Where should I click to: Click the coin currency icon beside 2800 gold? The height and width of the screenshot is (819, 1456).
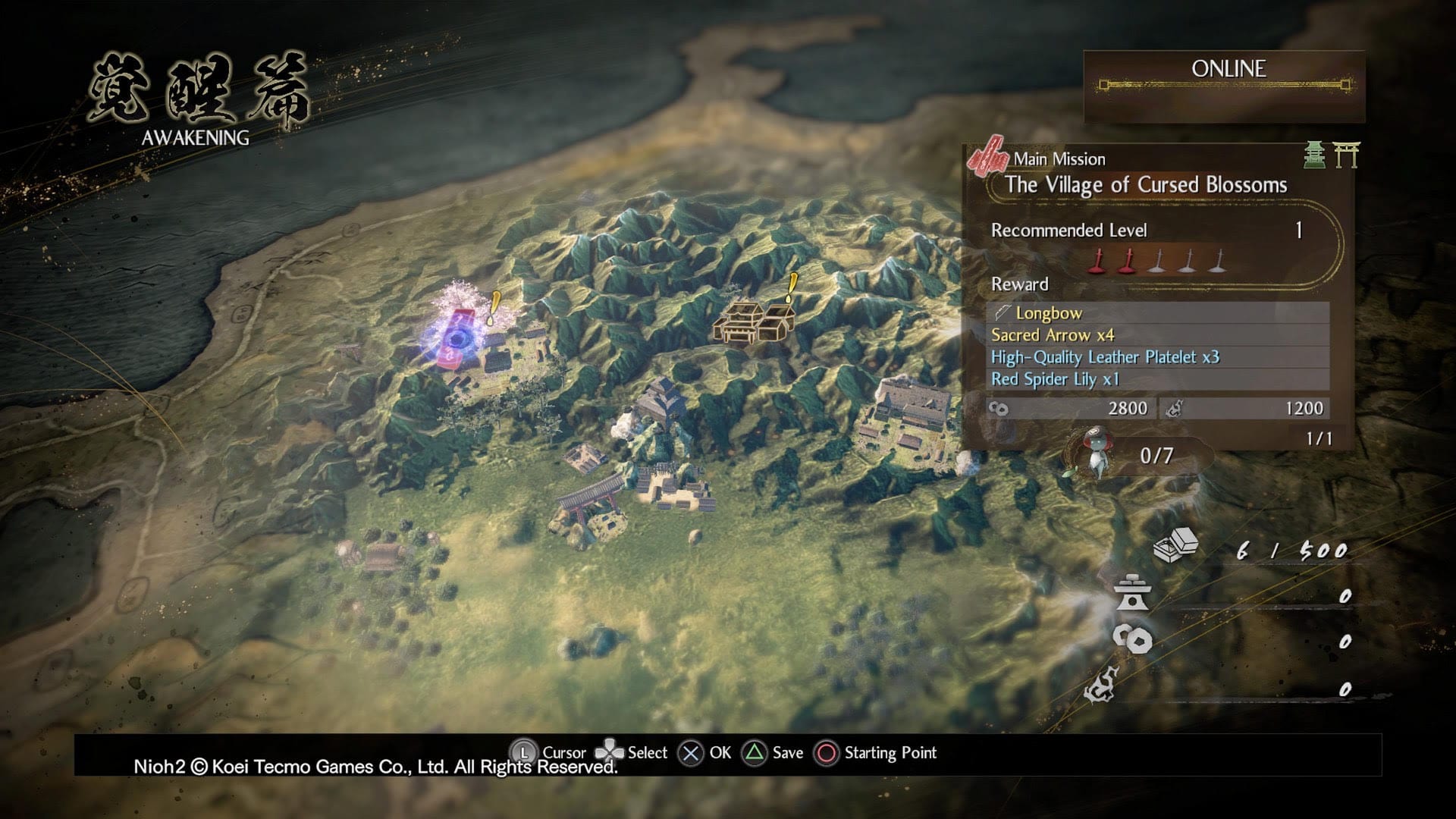pyautogui.click(x=998, y=408)
